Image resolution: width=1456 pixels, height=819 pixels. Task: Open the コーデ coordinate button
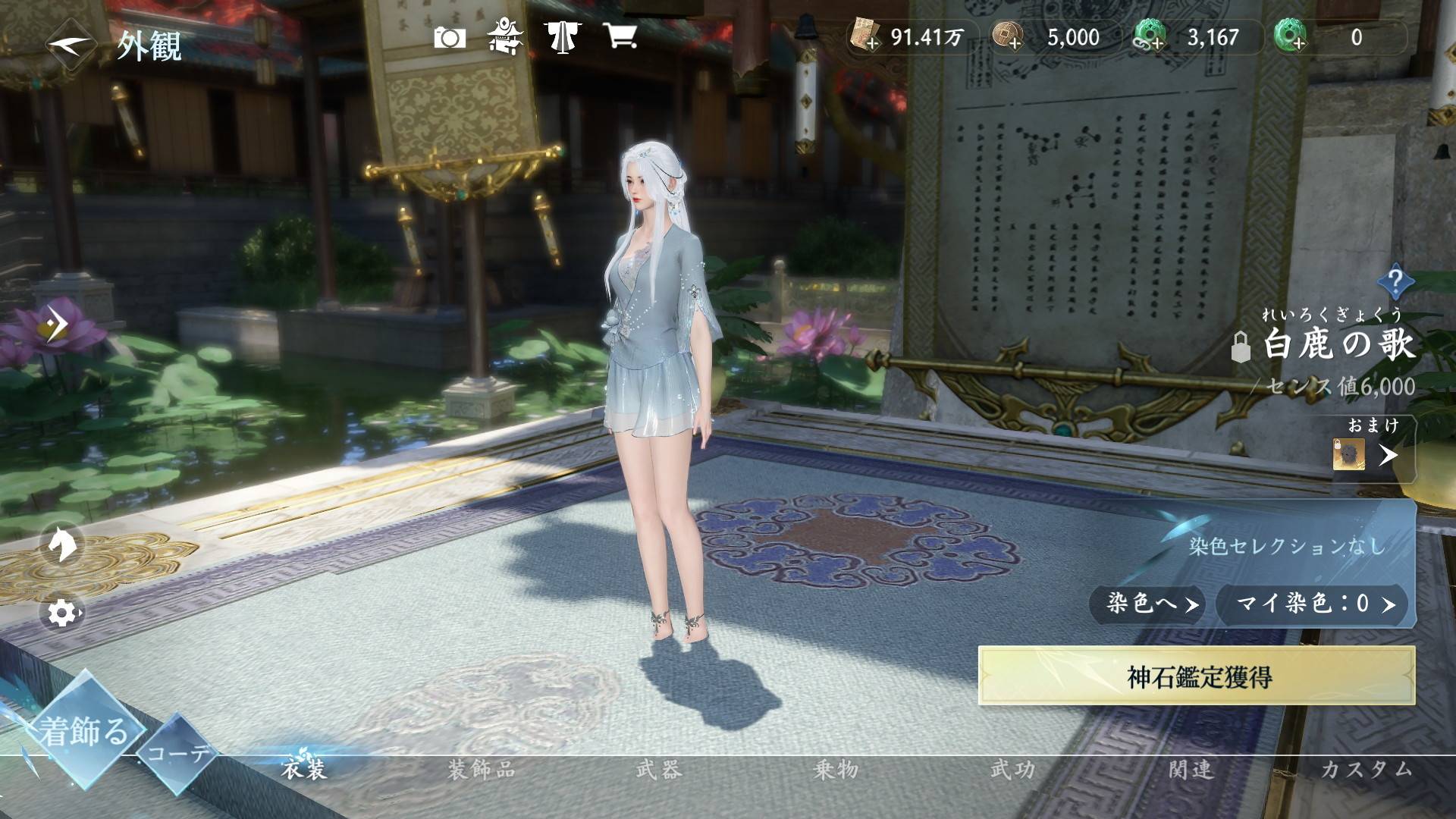coord(178,753)
